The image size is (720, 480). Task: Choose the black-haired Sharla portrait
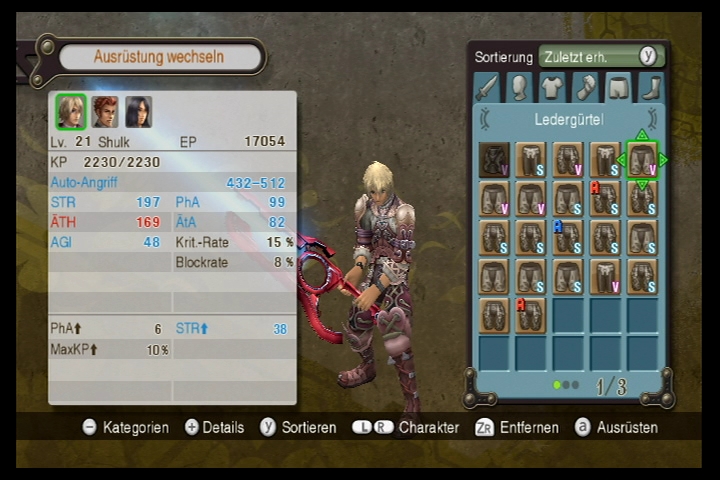point(138,111)
